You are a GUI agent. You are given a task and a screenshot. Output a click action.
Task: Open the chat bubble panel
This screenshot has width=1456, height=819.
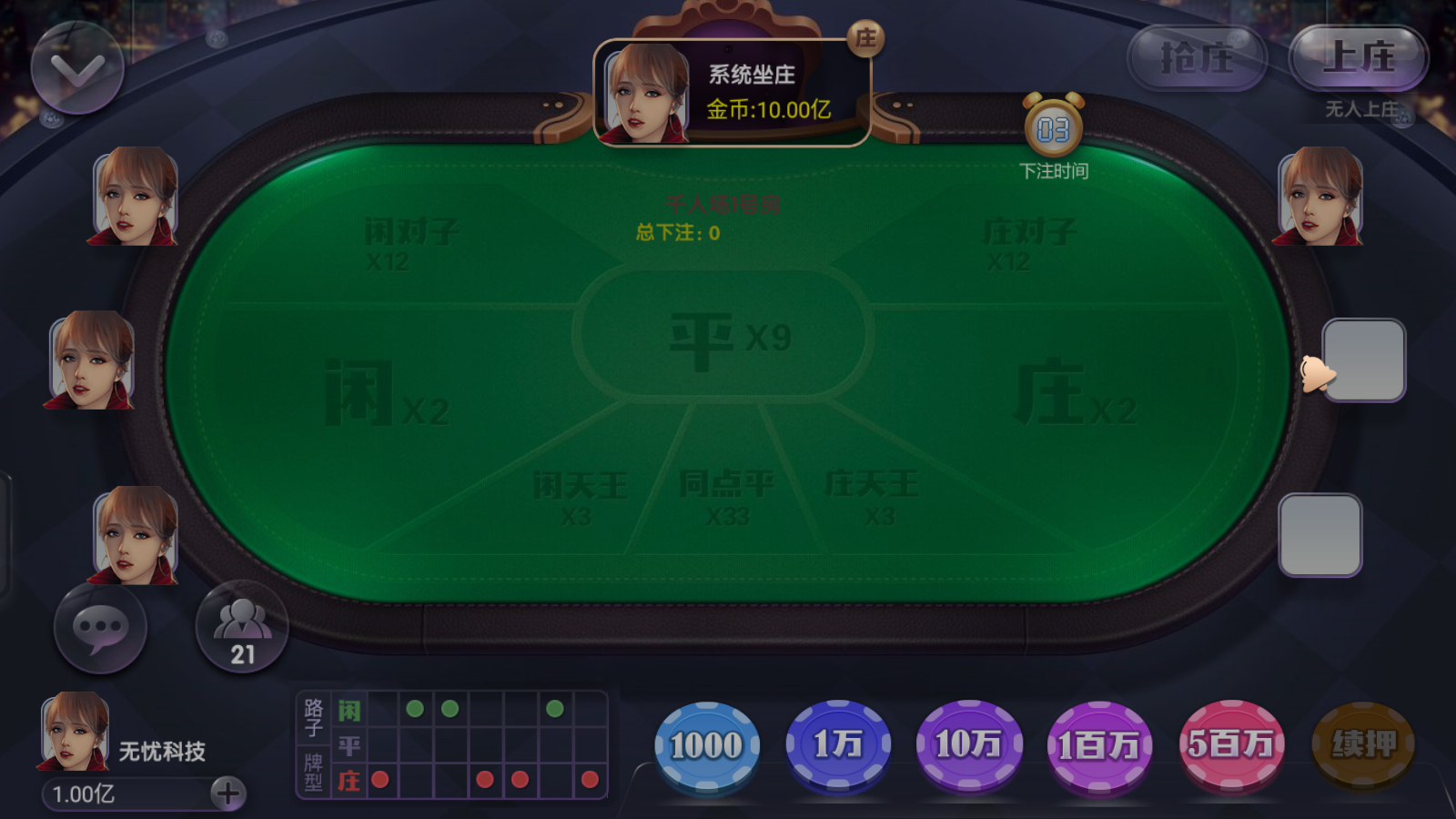pos(100,628)
